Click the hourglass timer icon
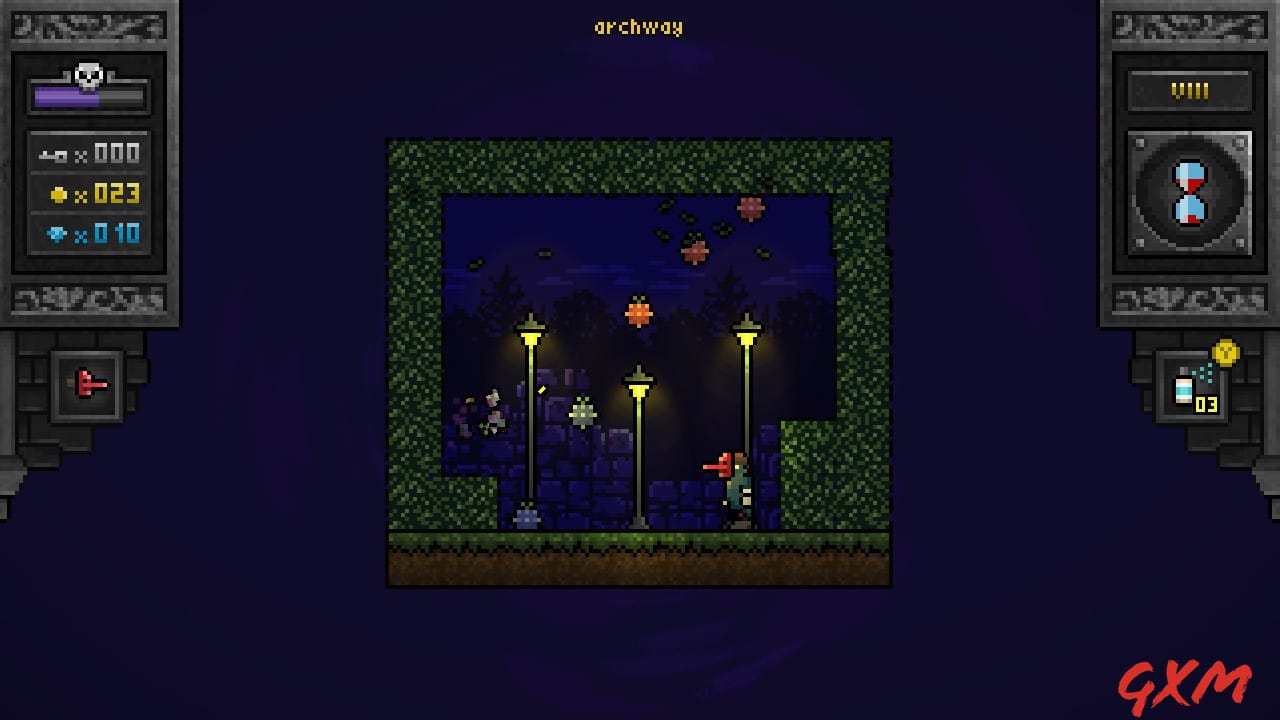The height and width of the screenshot is (720, 1280). point(1188,190)
